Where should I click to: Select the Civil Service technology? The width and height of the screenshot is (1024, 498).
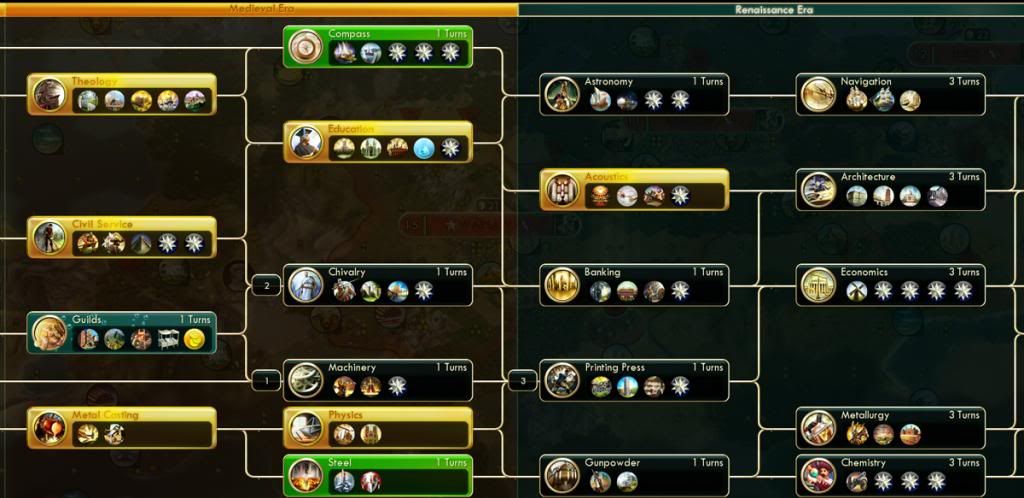(x=121, y=237)
